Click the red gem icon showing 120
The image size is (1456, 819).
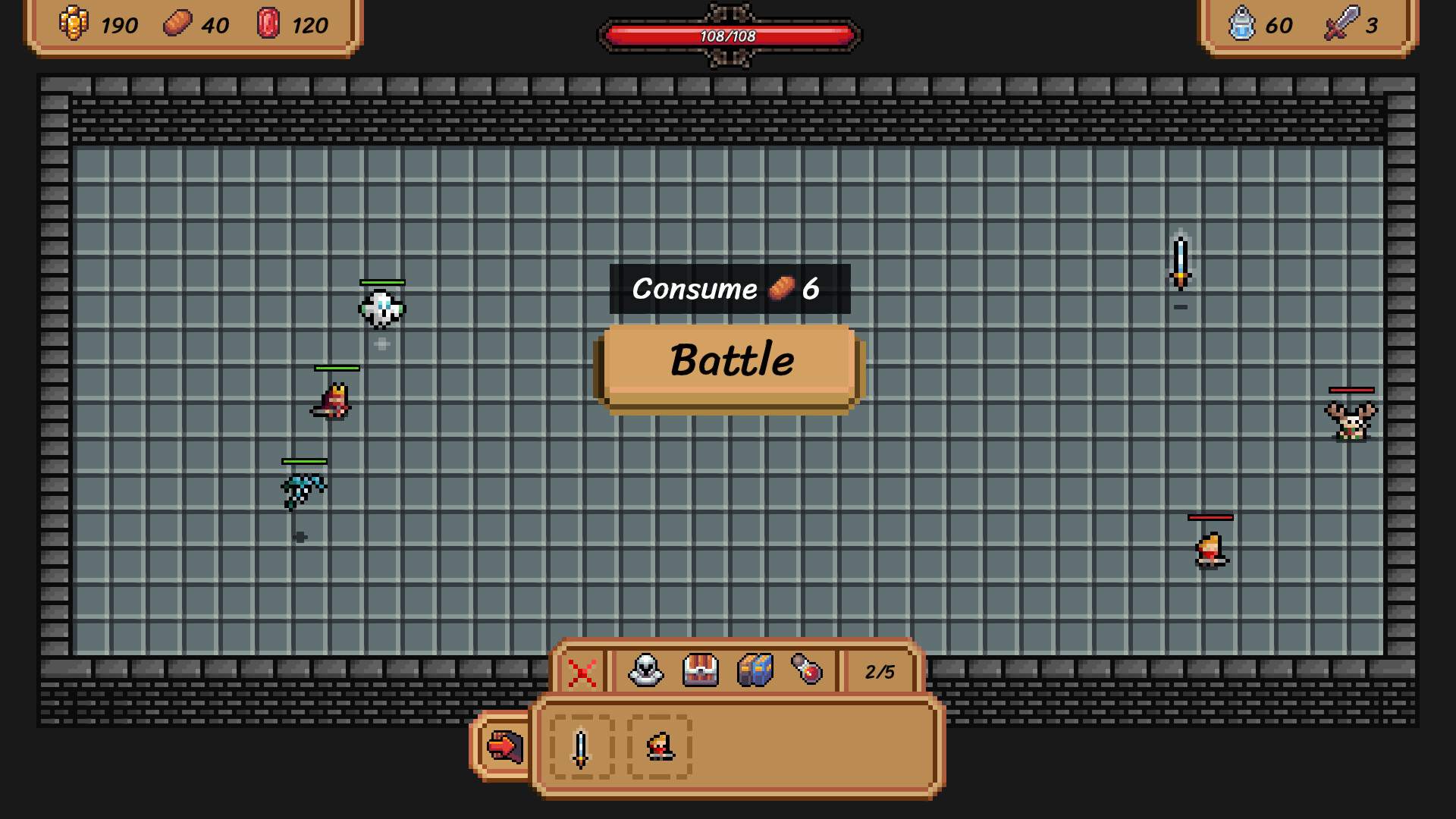[x=266, y=25]
